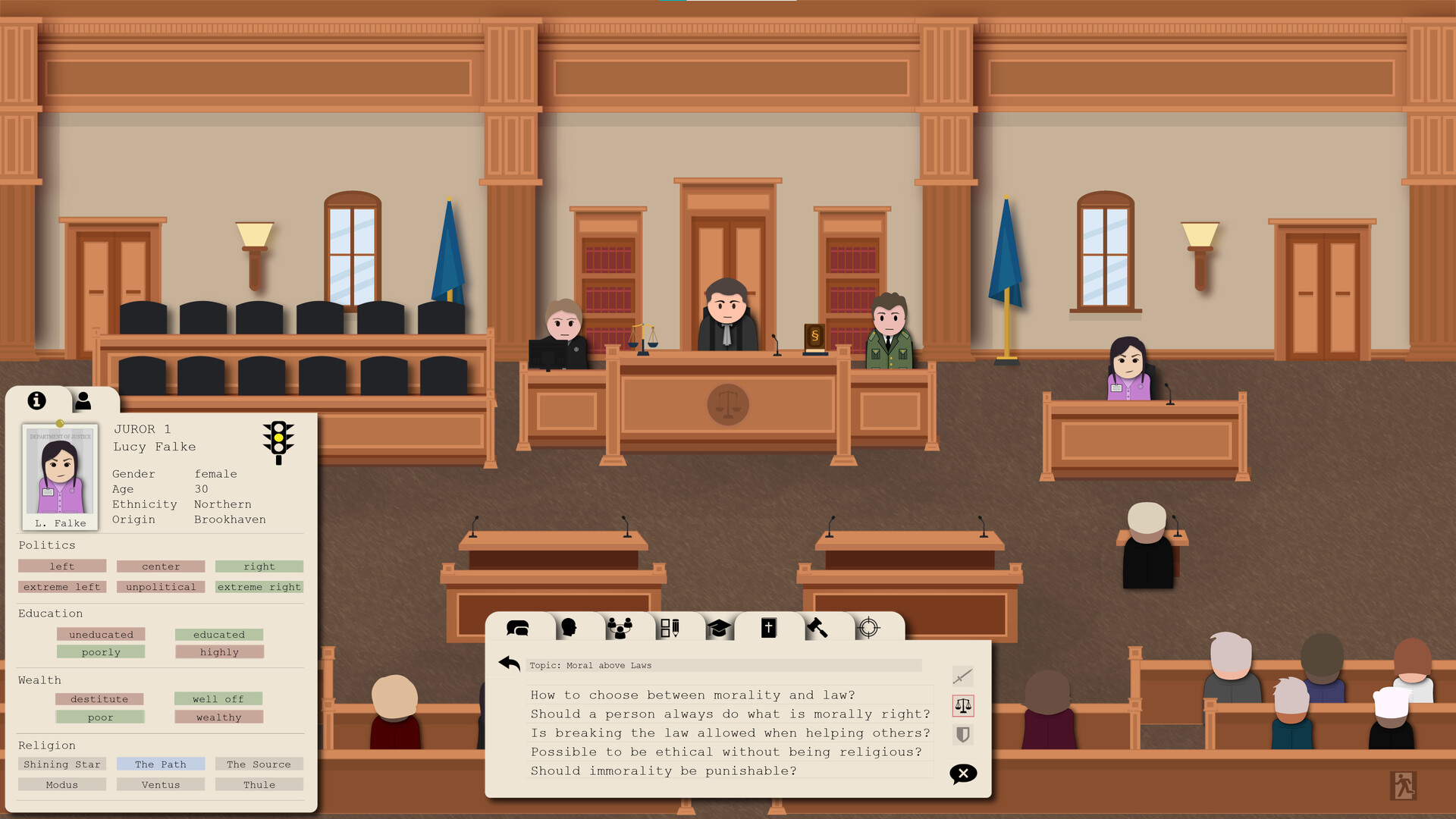Image resolution: width=1456 pixels, height=819 pixels.
Task: Select the shield defense icon
Action: (962, 735)
